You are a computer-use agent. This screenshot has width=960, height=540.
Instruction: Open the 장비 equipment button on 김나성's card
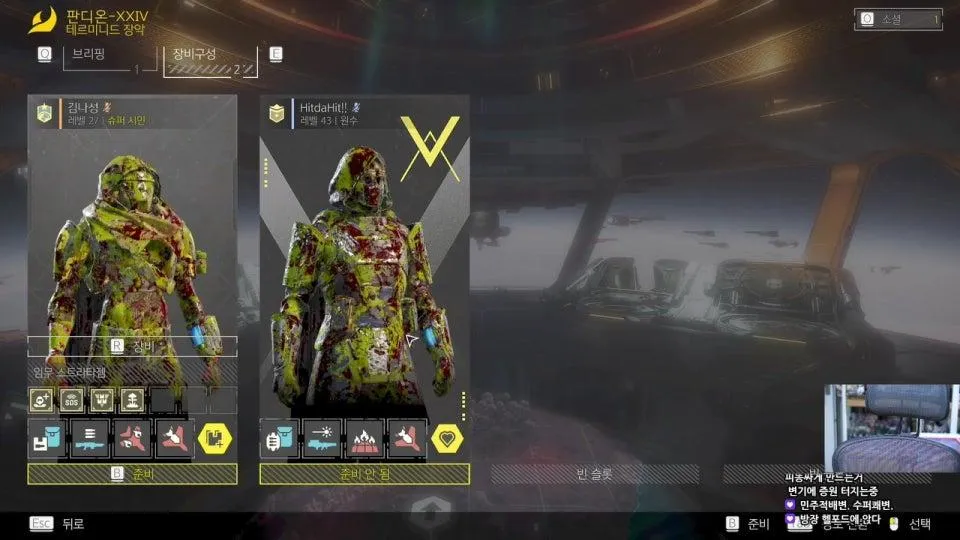[132, 346]
